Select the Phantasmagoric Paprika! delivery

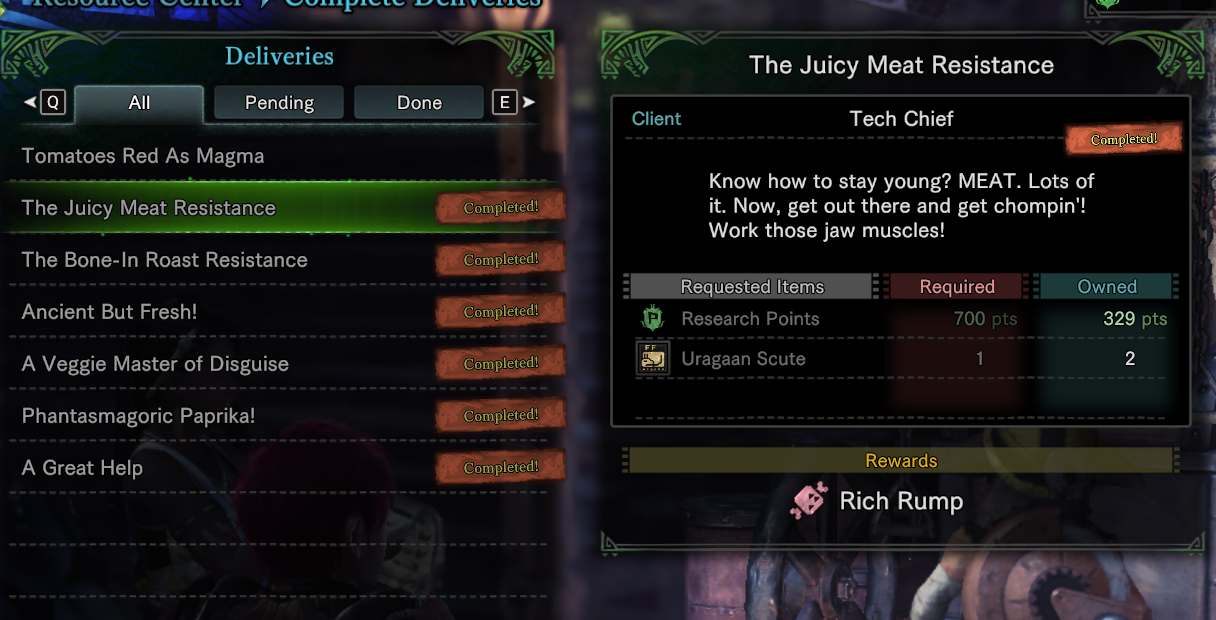tap(139, 416)
